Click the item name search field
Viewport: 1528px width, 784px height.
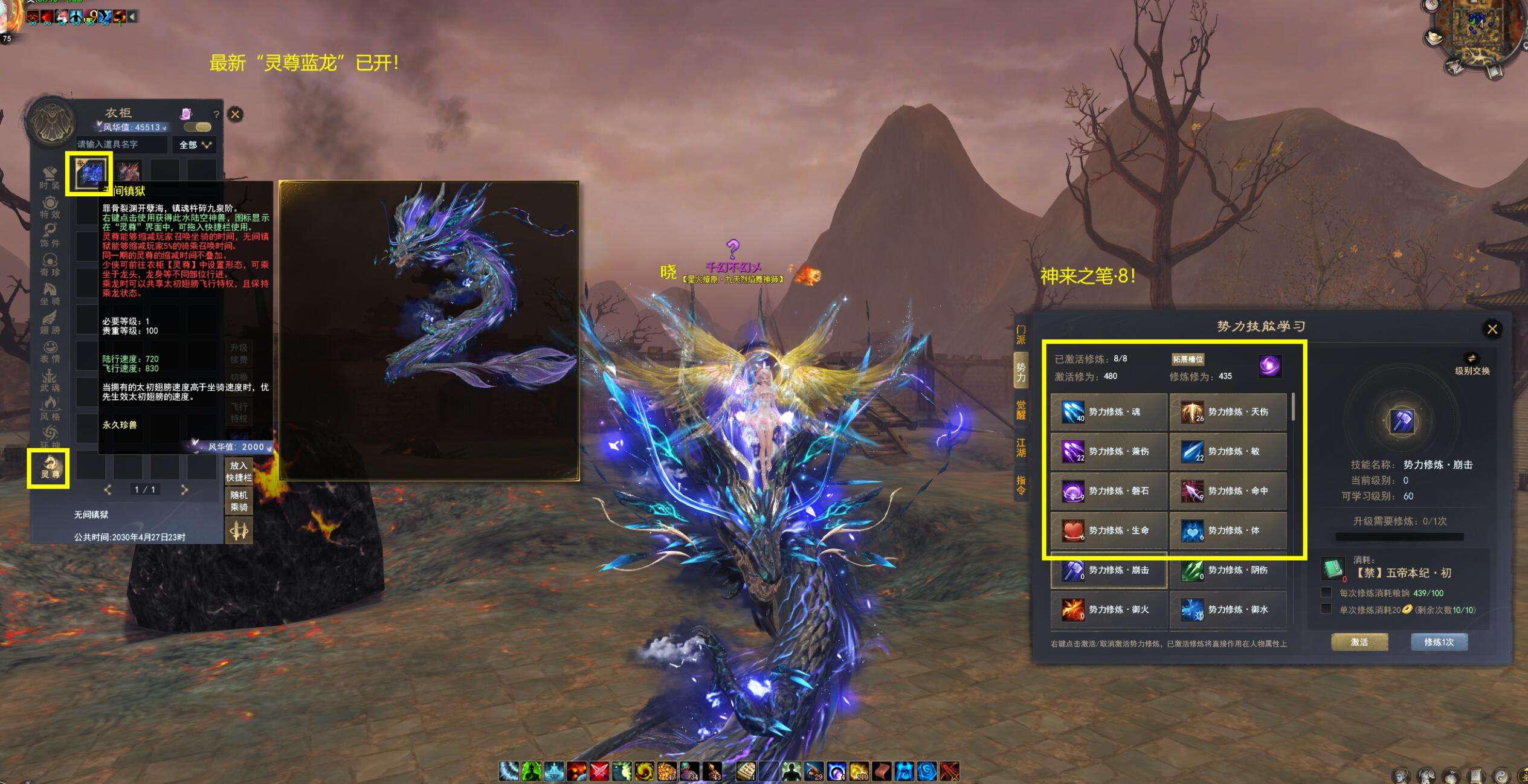(121, 144)
